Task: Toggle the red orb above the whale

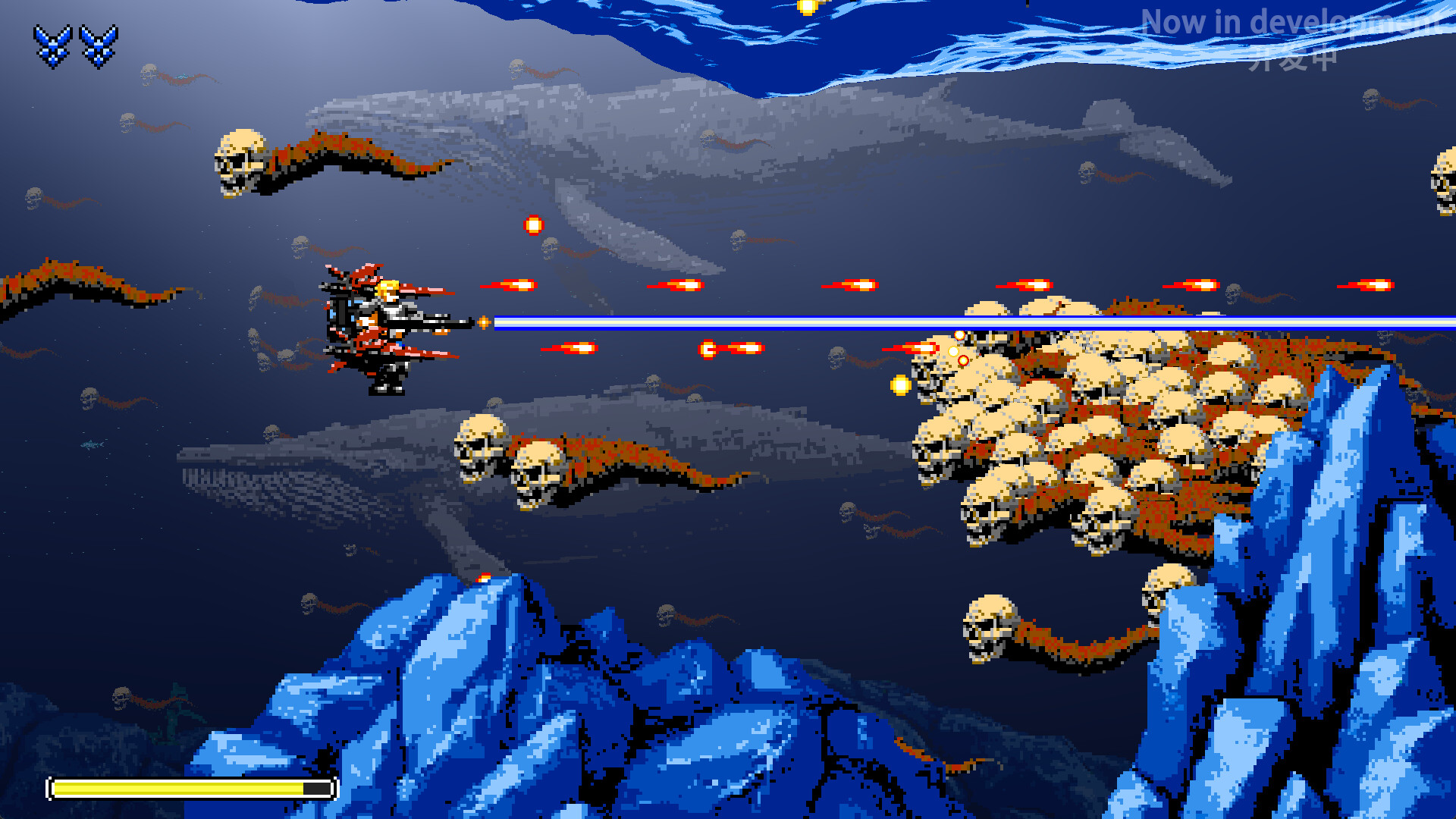Action: (x=533, y=225)
